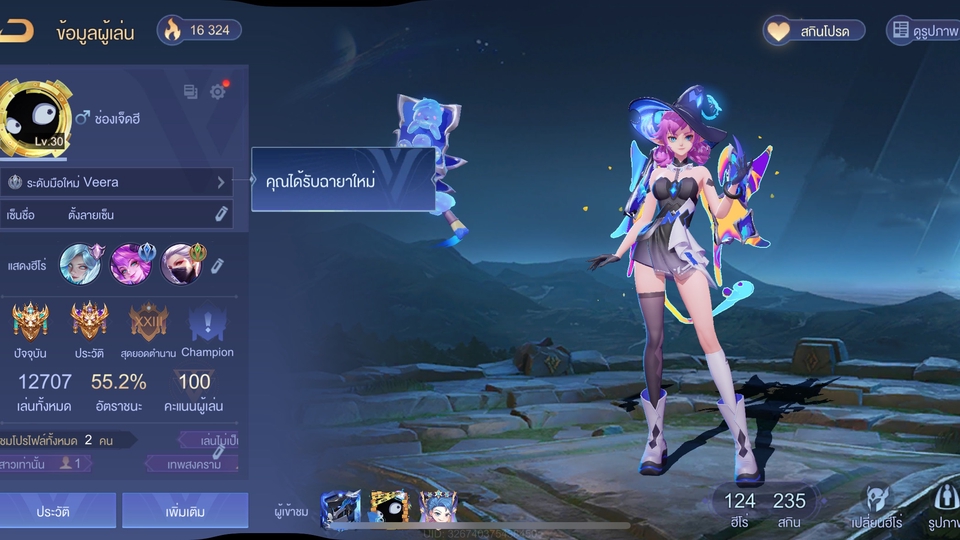Viewport: 960px width, 540px height.
Task: Click the เพิ่มเติม button
Action: pos(185,511)
